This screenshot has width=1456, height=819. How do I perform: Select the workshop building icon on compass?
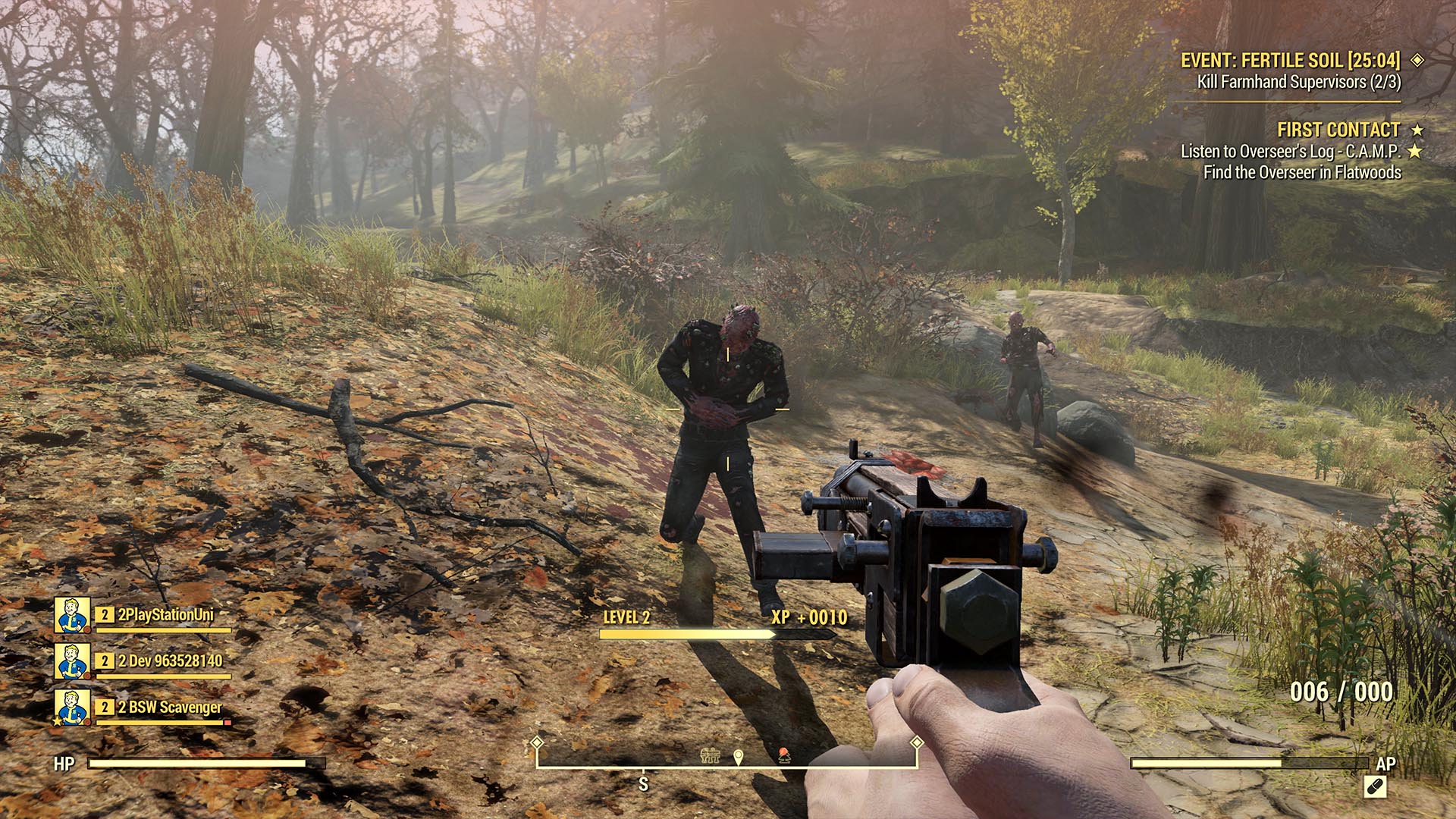pyautogui.click(x=710, y=756)
